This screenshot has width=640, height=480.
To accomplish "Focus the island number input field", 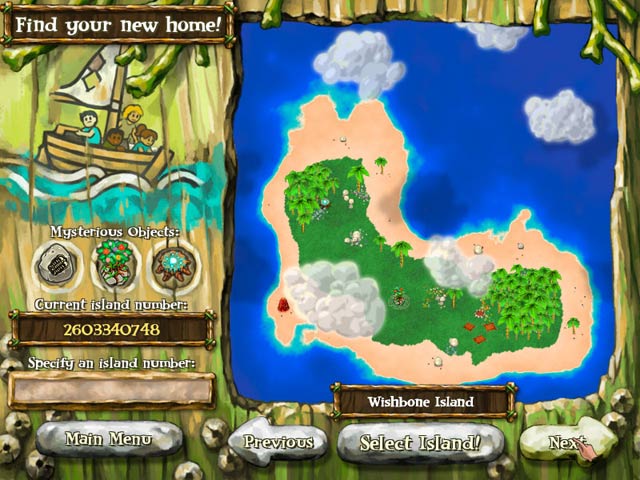I will pyautogui.click(x=112, y=390).
